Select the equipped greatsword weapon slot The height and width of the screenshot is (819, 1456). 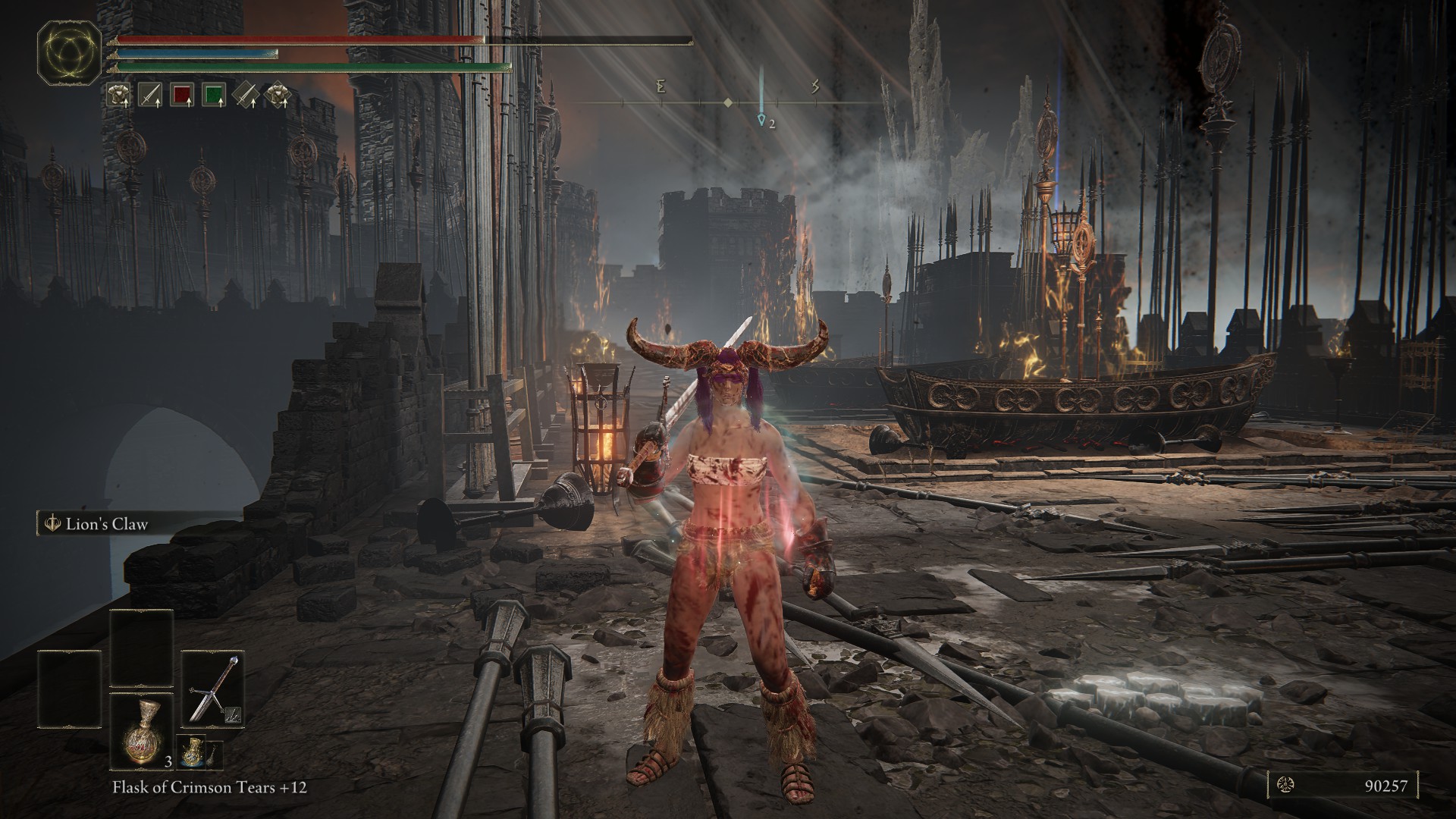[x=213, y=689]
